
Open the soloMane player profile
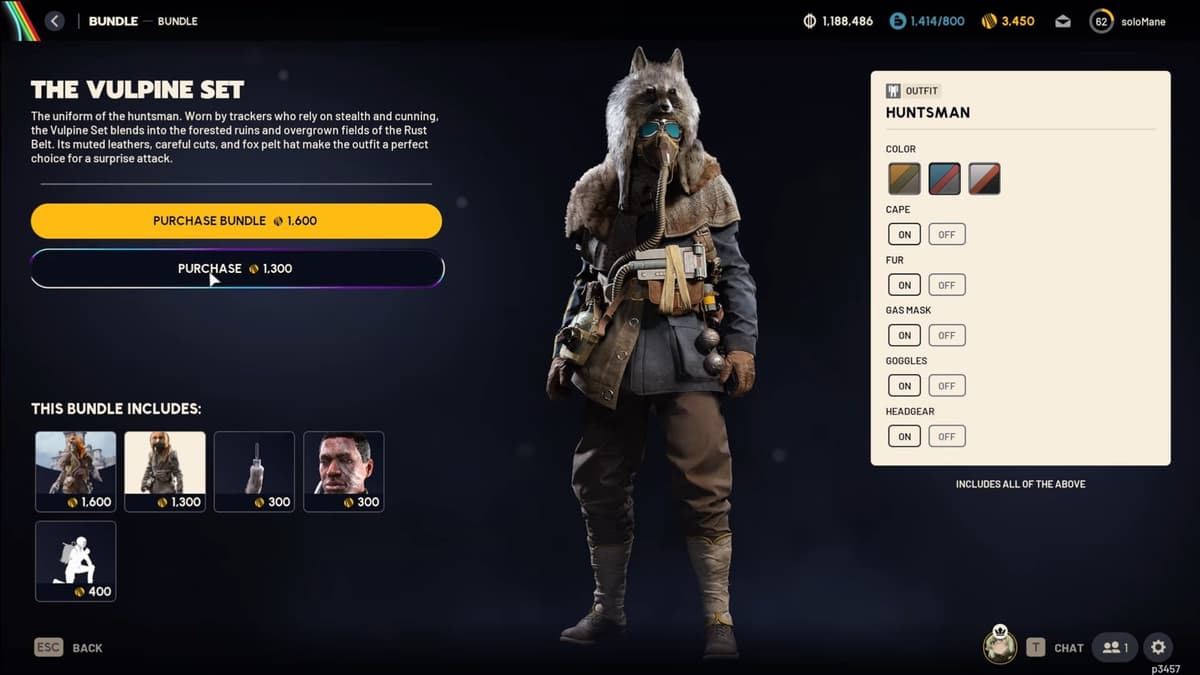[x=1130, y=21]
